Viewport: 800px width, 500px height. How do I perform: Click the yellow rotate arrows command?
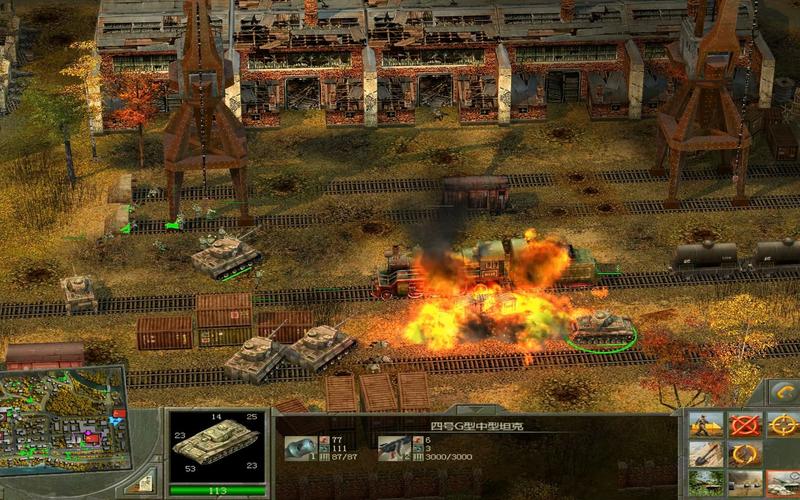pyautogui.click(x=744, y=455)
